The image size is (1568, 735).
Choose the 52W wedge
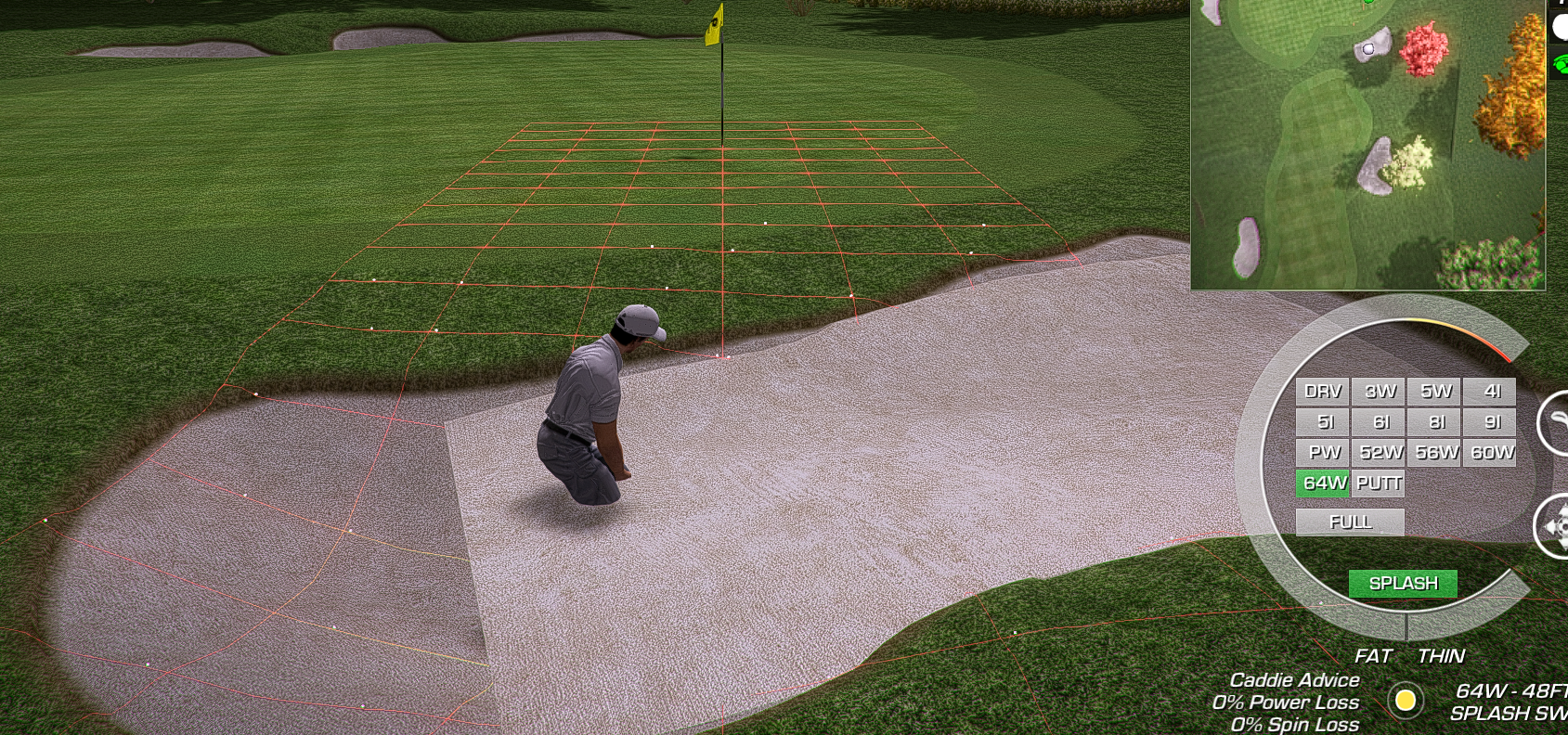(x=1379, y=453)
